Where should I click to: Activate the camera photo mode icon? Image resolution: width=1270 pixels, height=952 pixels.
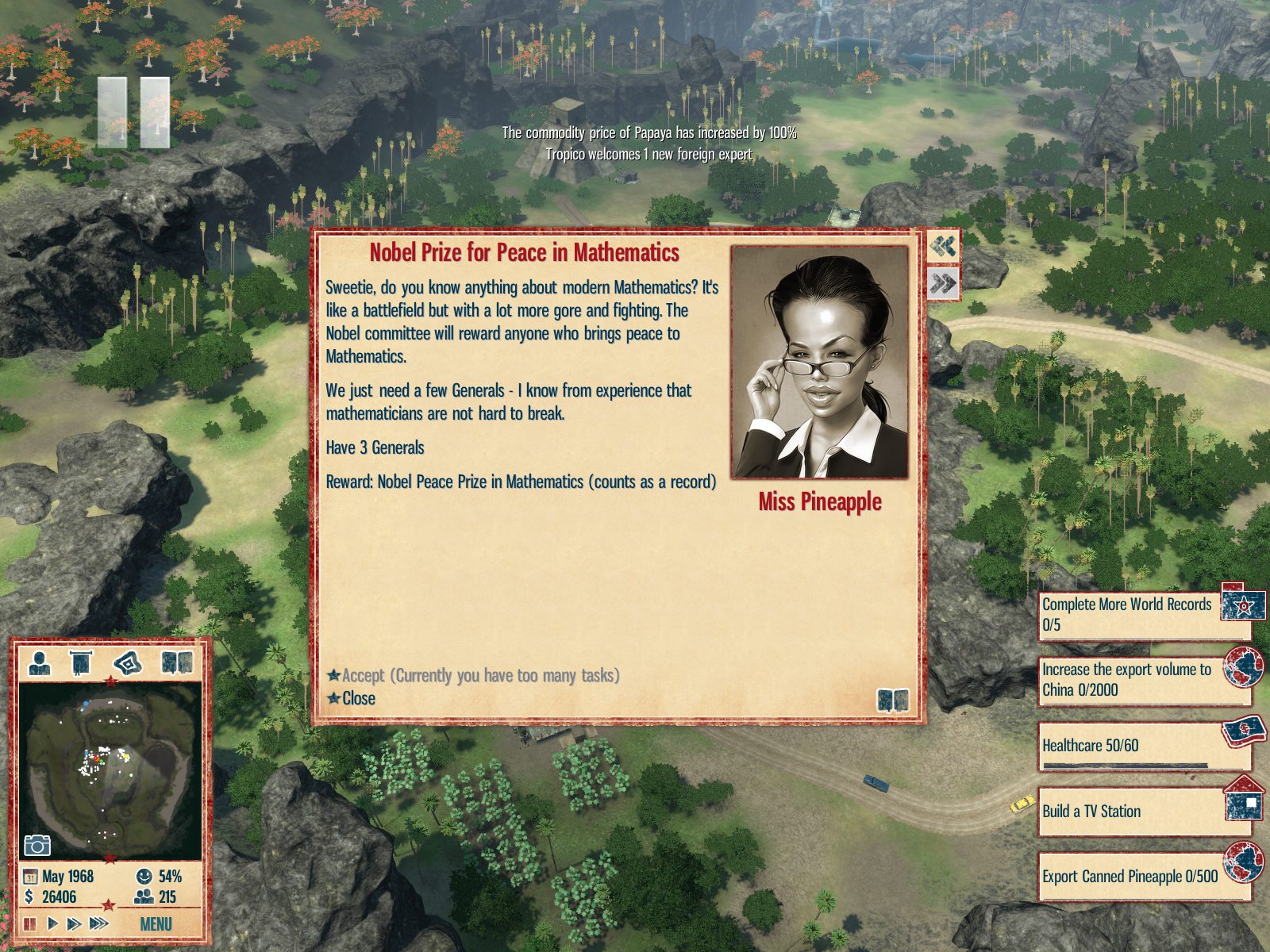click(37, 846)
